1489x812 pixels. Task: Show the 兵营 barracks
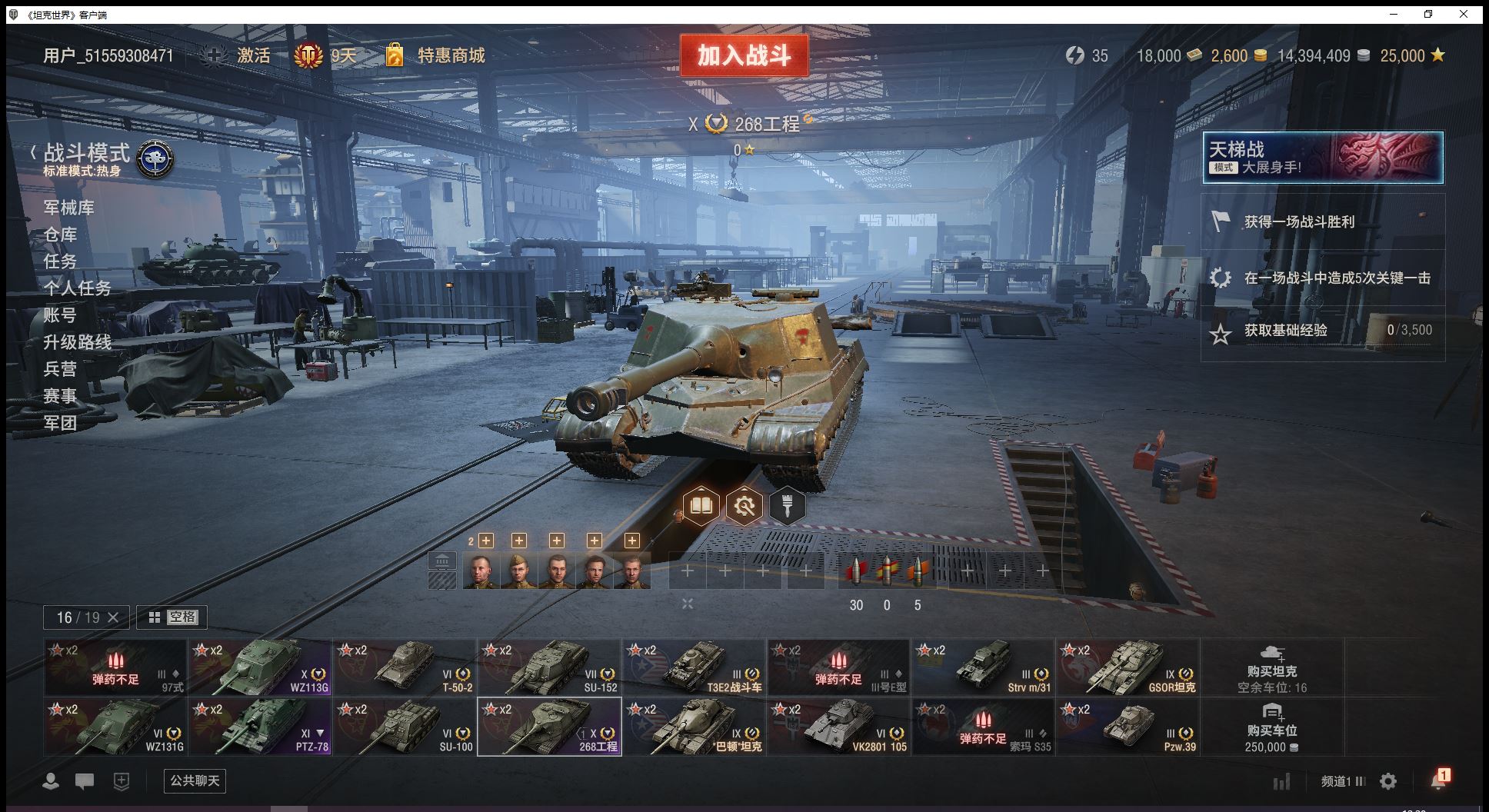[x=61, y=369]
